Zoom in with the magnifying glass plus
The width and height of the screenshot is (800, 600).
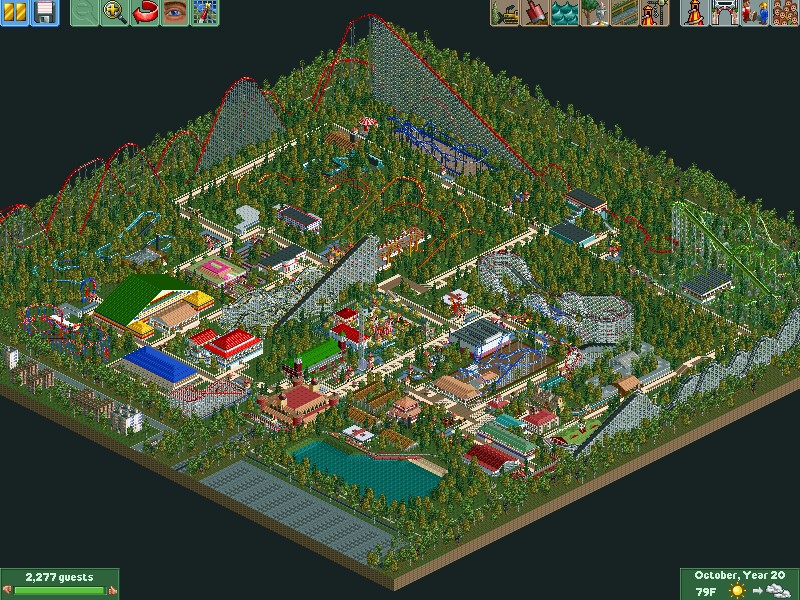pos(116,13)
